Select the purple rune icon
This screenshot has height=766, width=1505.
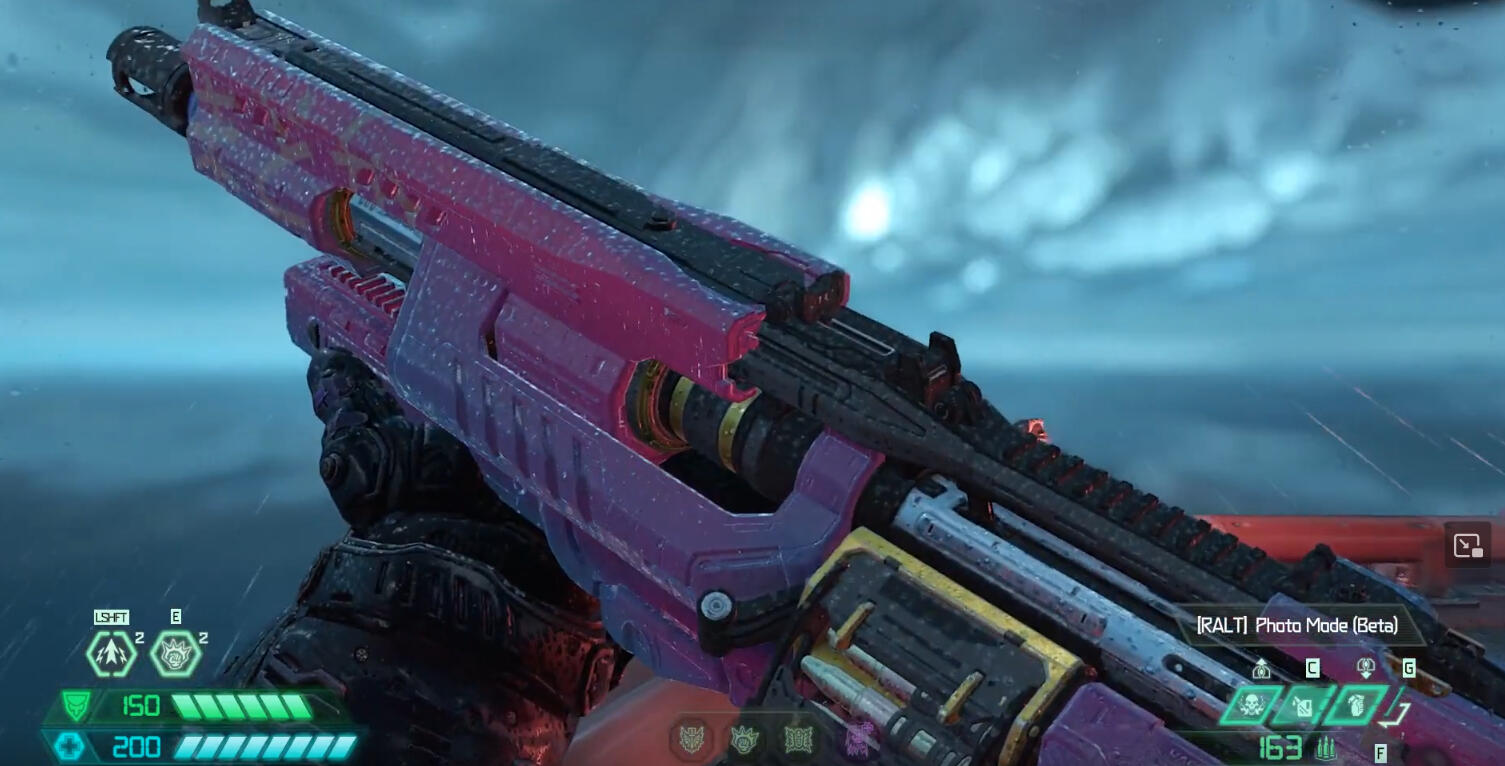point(855,741)
